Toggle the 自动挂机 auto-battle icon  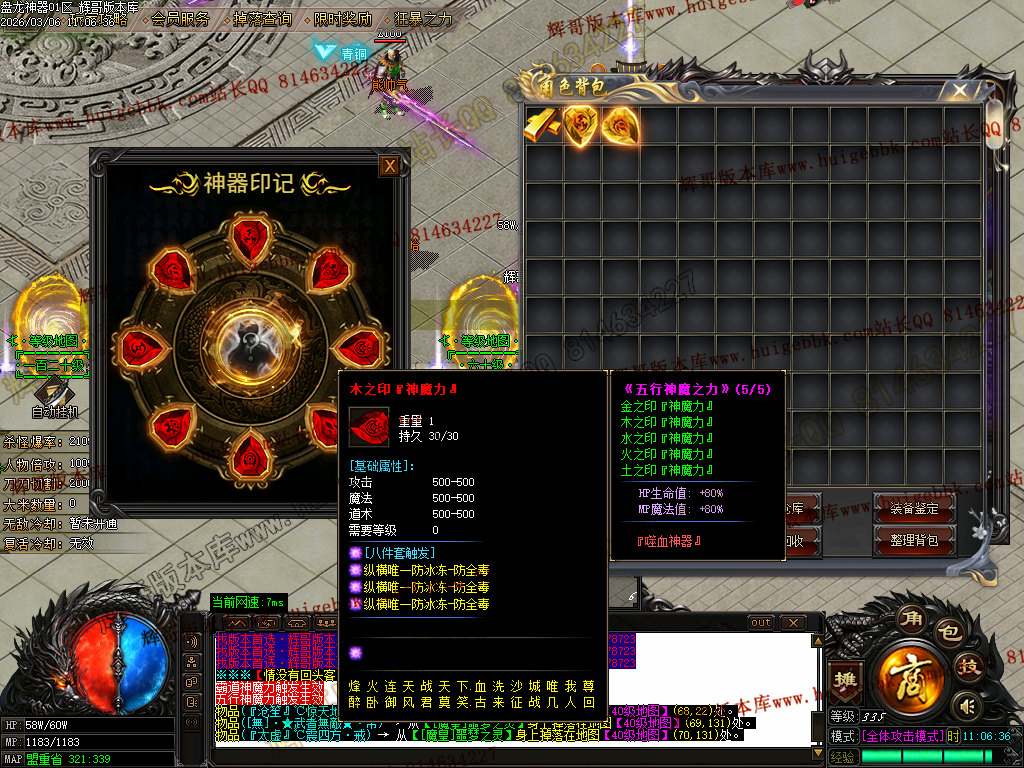tap(55, 394)
